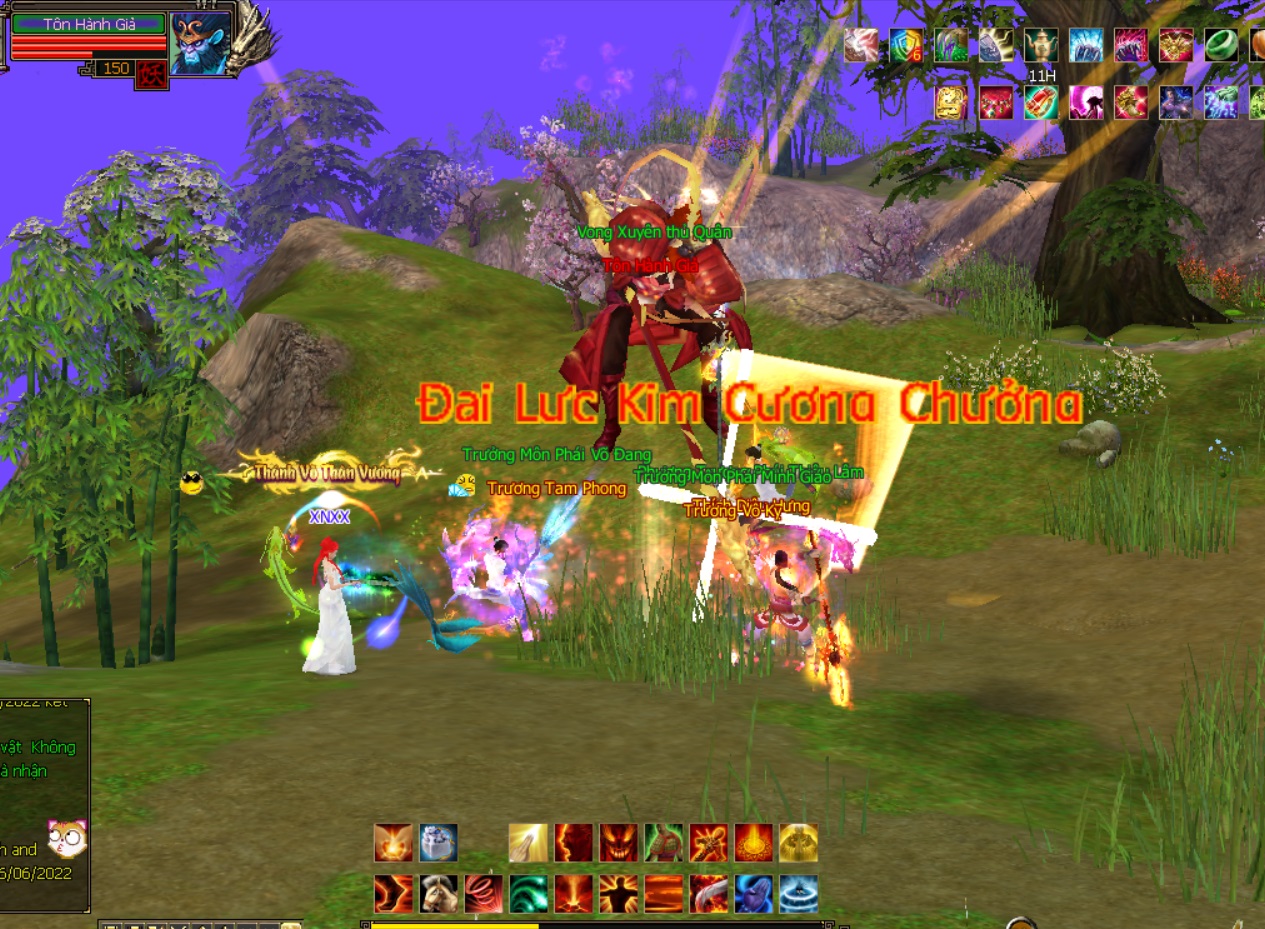Check the green jade ring buff
The width and height of the screenshot is (1265, 929).
point(1221,46)
